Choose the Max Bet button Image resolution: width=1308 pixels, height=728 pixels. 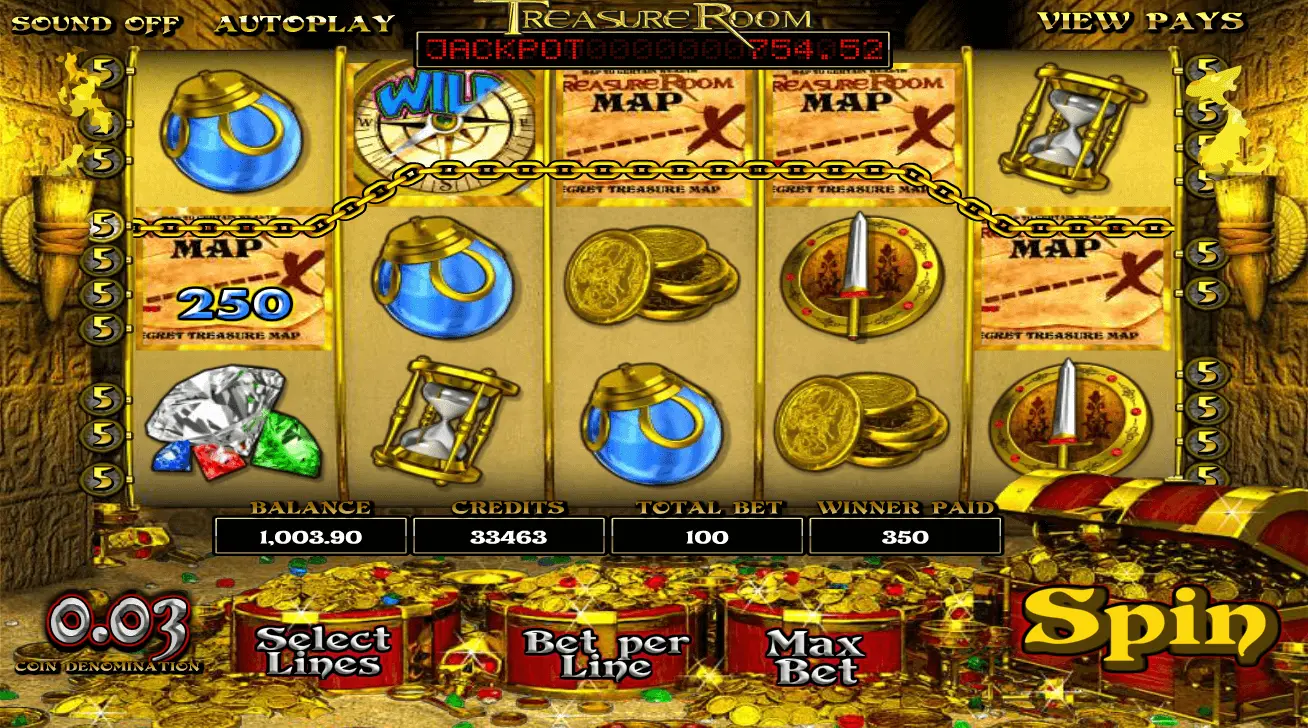(812, 654)
